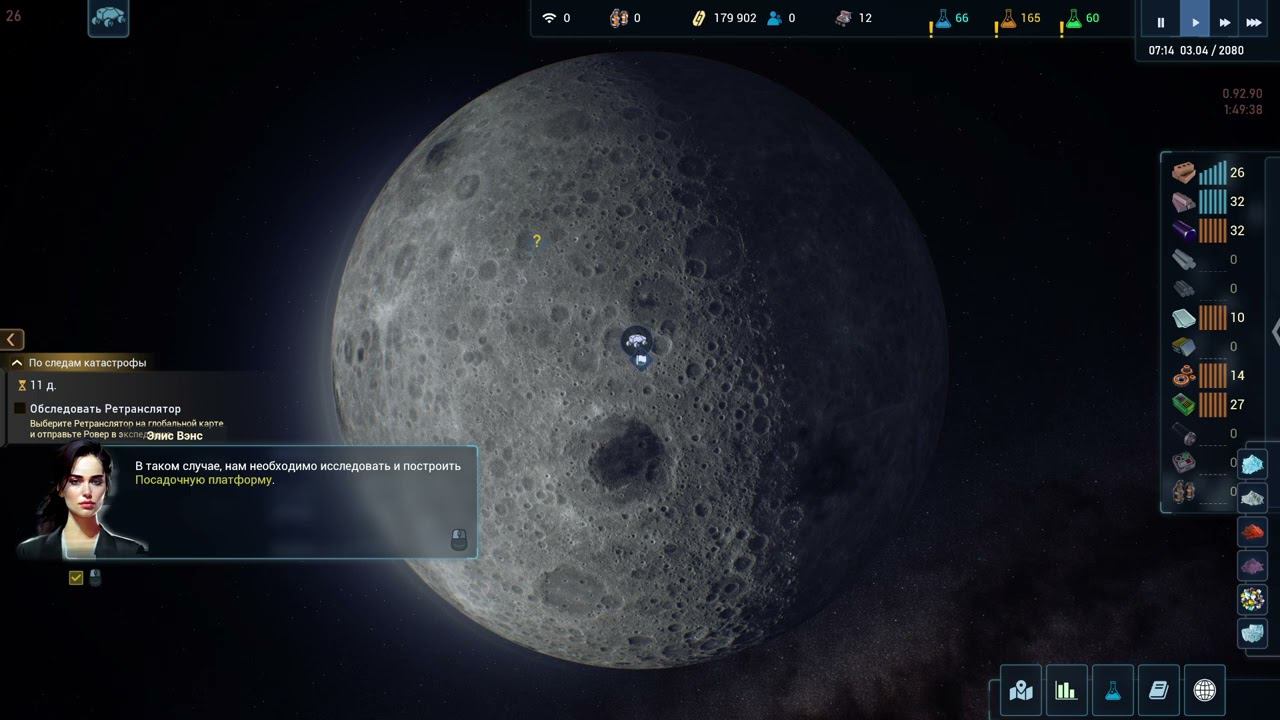The width and height of the screenshot is (1280, 720).
Task: Set triple fast-forward game speed
Action: (1253, 22)
